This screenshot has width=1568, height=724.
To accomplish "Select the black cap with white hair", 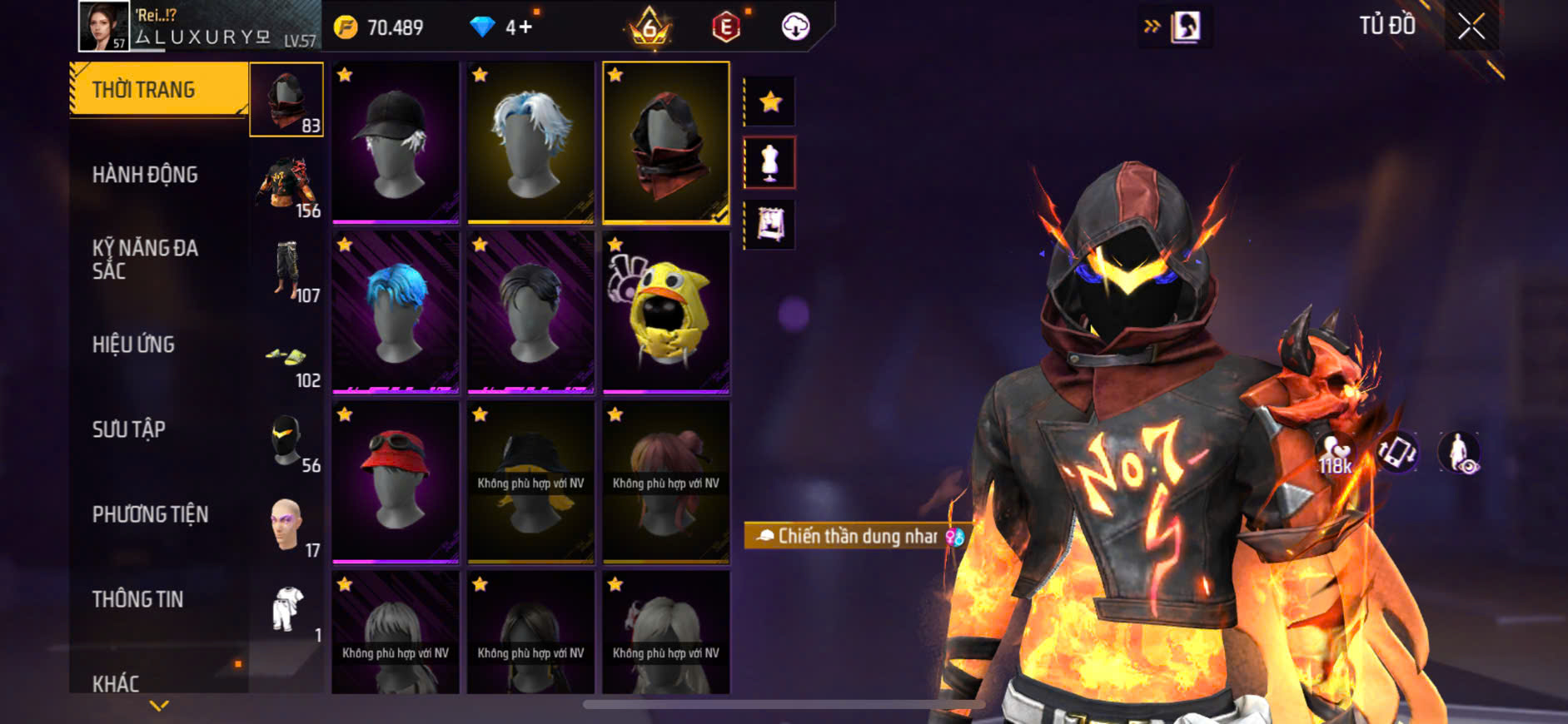I will pos(396,141).
